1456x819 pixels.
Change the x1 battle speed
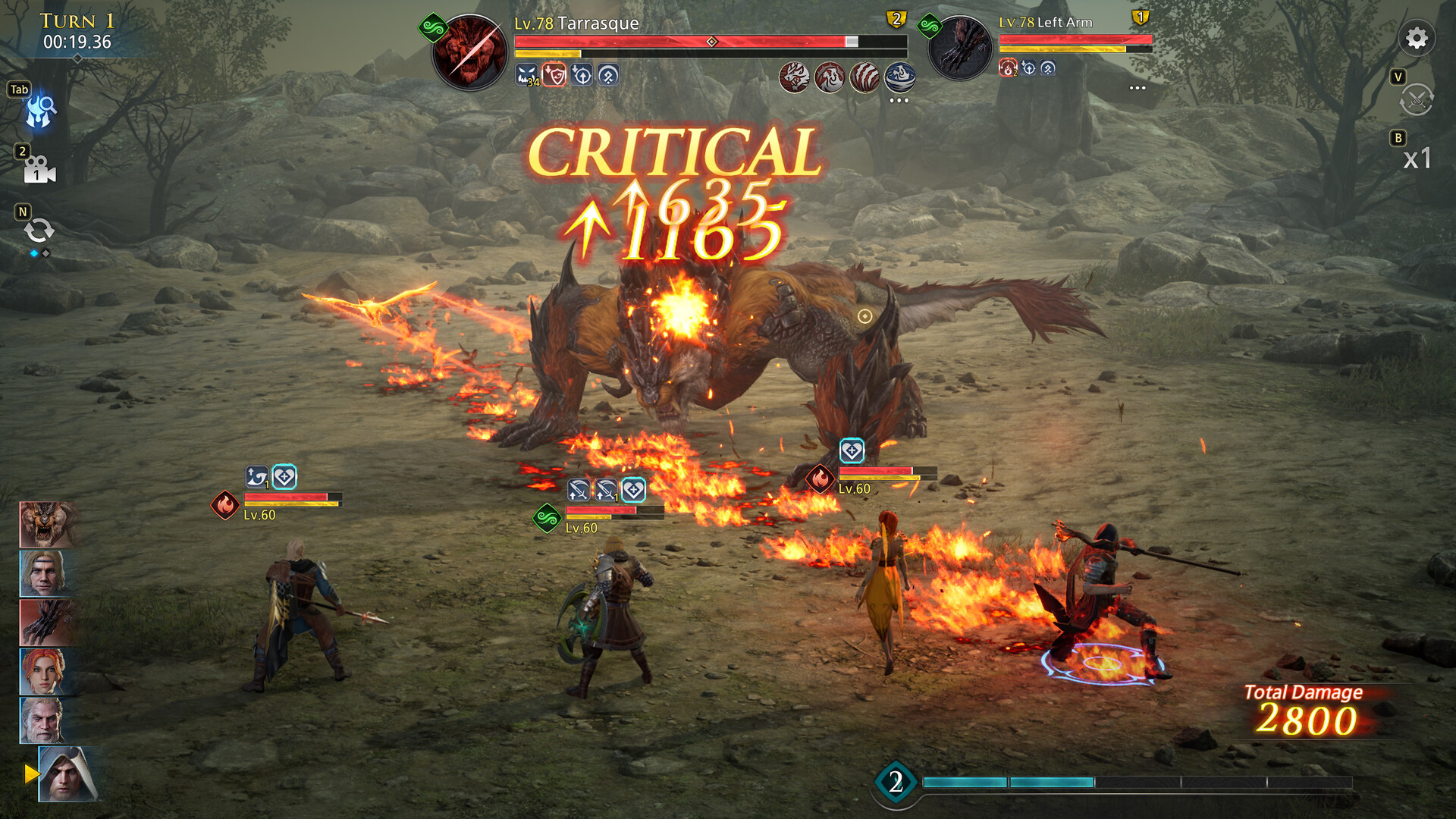pyautogui.click(x=1417, y=158)
